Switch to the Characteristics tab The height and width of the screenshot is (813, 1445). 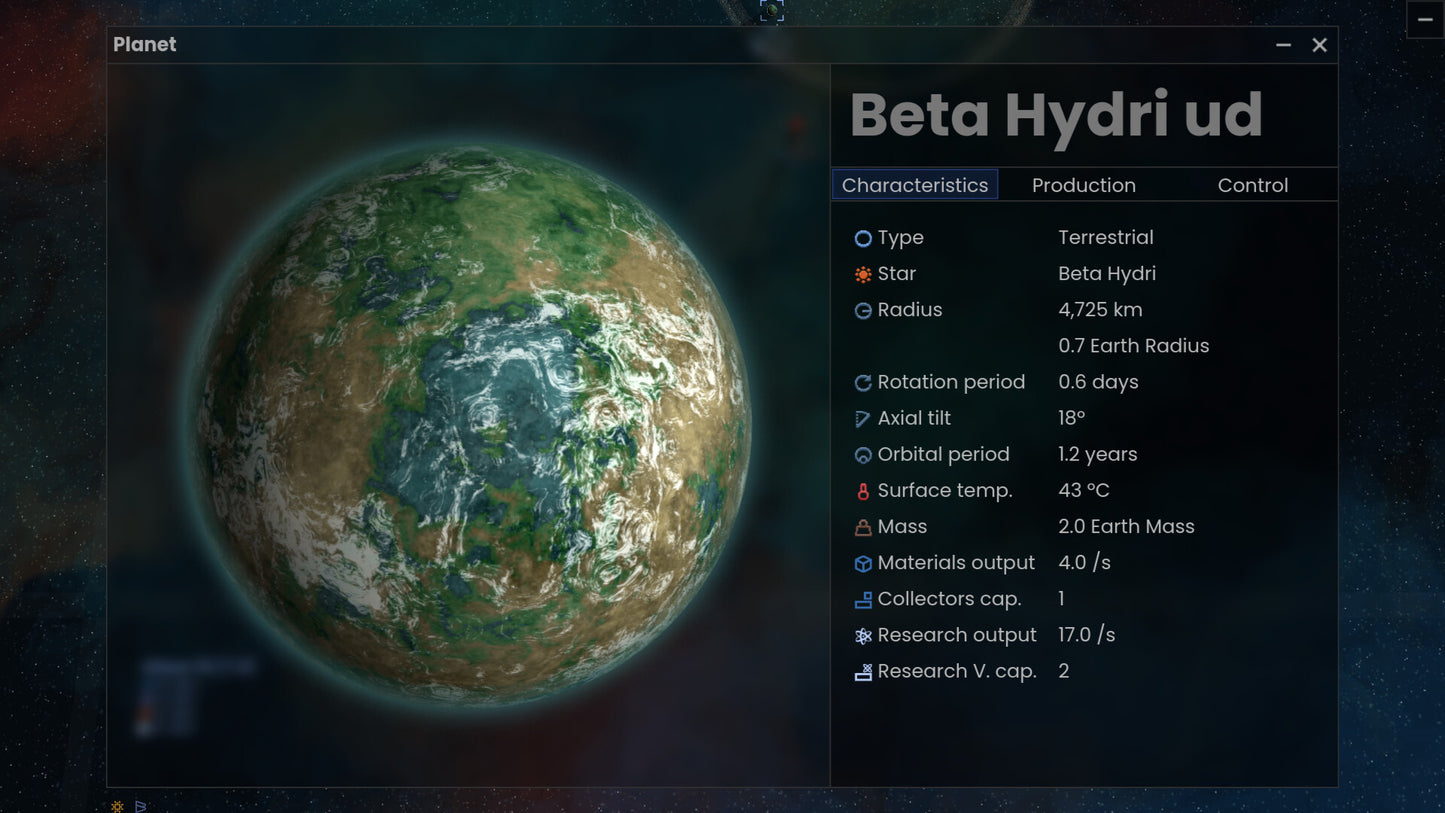click(x=915, y=185)
